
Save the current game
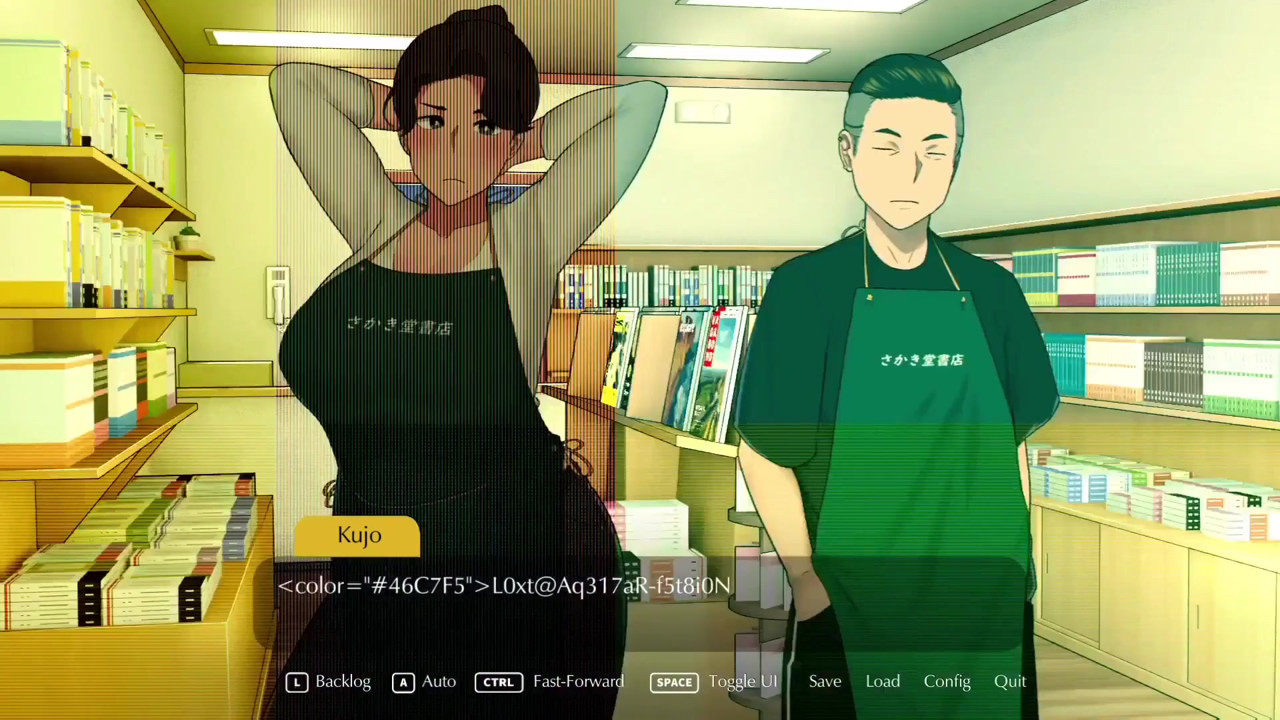[x=824, y=681]
